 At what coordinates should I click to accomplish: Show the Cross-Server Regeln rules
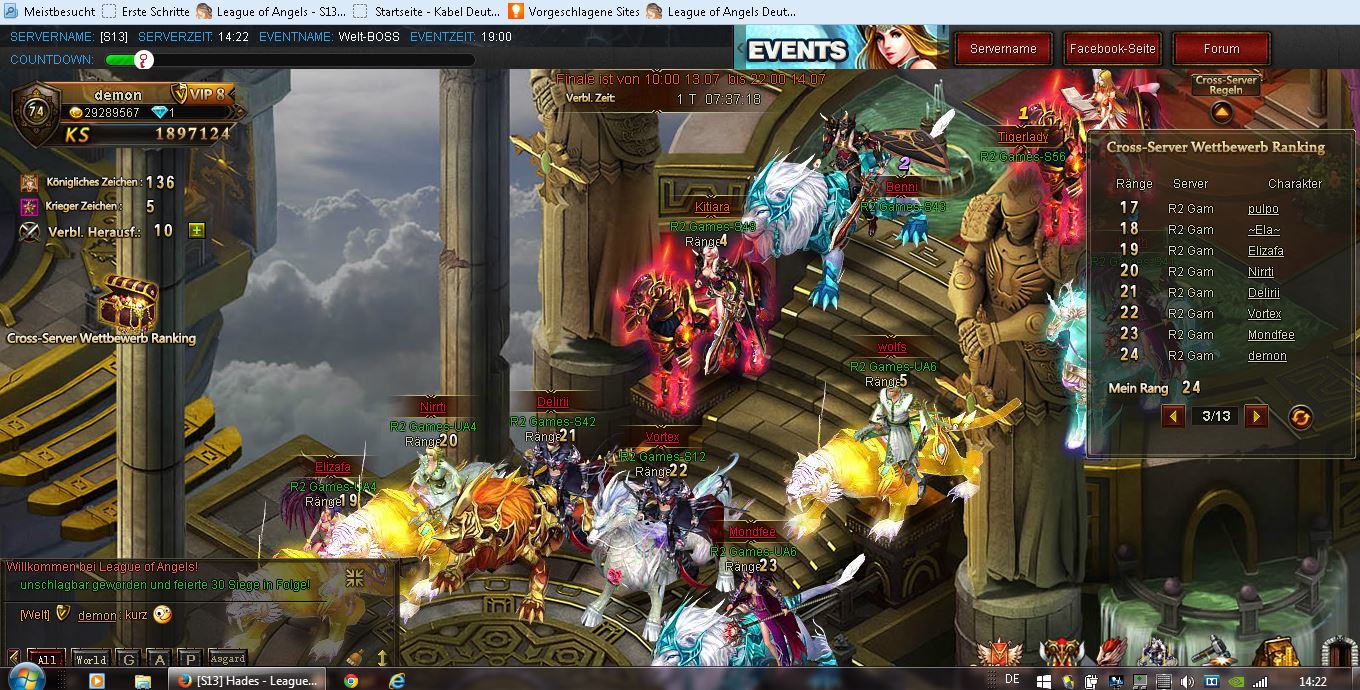1225,84
